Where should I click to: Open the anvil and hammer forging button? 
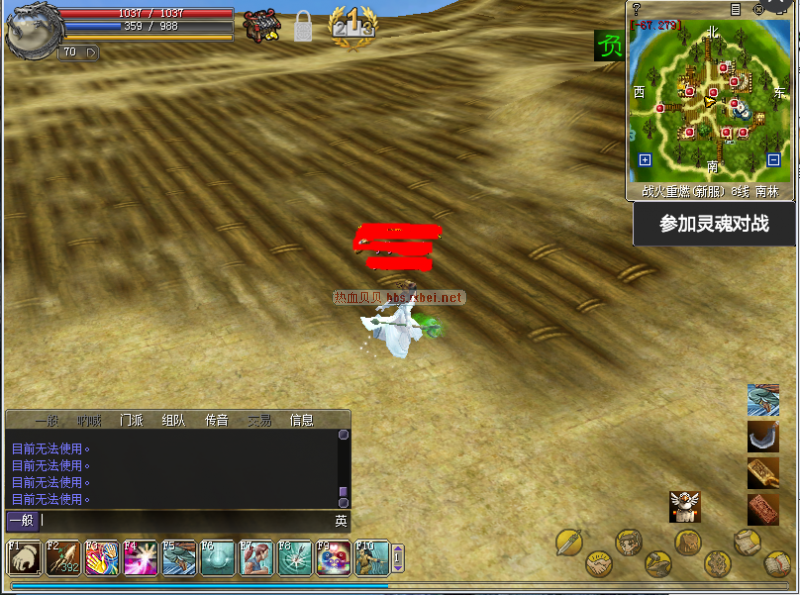tap(657, 564)
